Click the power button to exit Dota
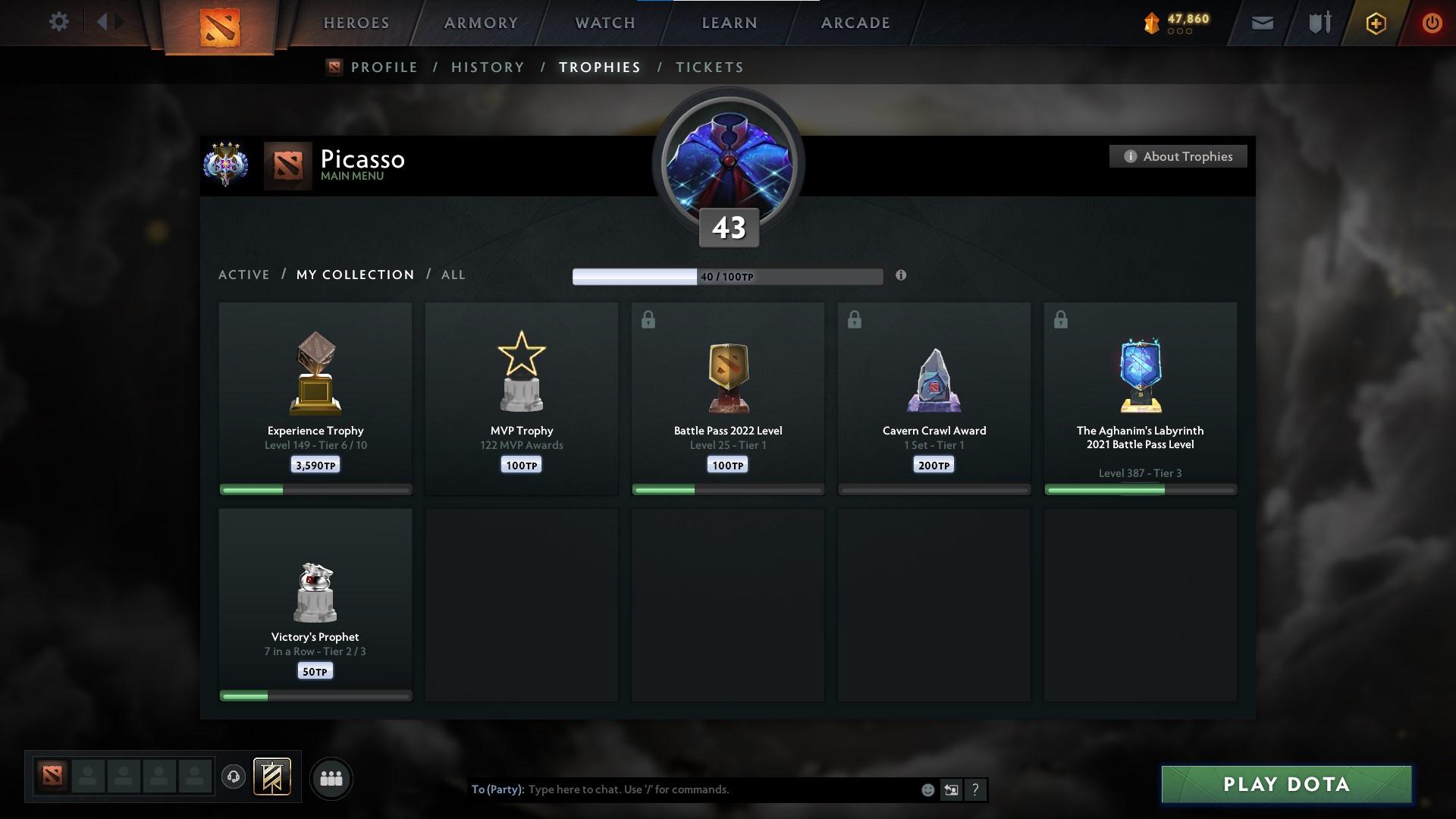Screen dimensions: 1456x819 [x=1432, y=24]
